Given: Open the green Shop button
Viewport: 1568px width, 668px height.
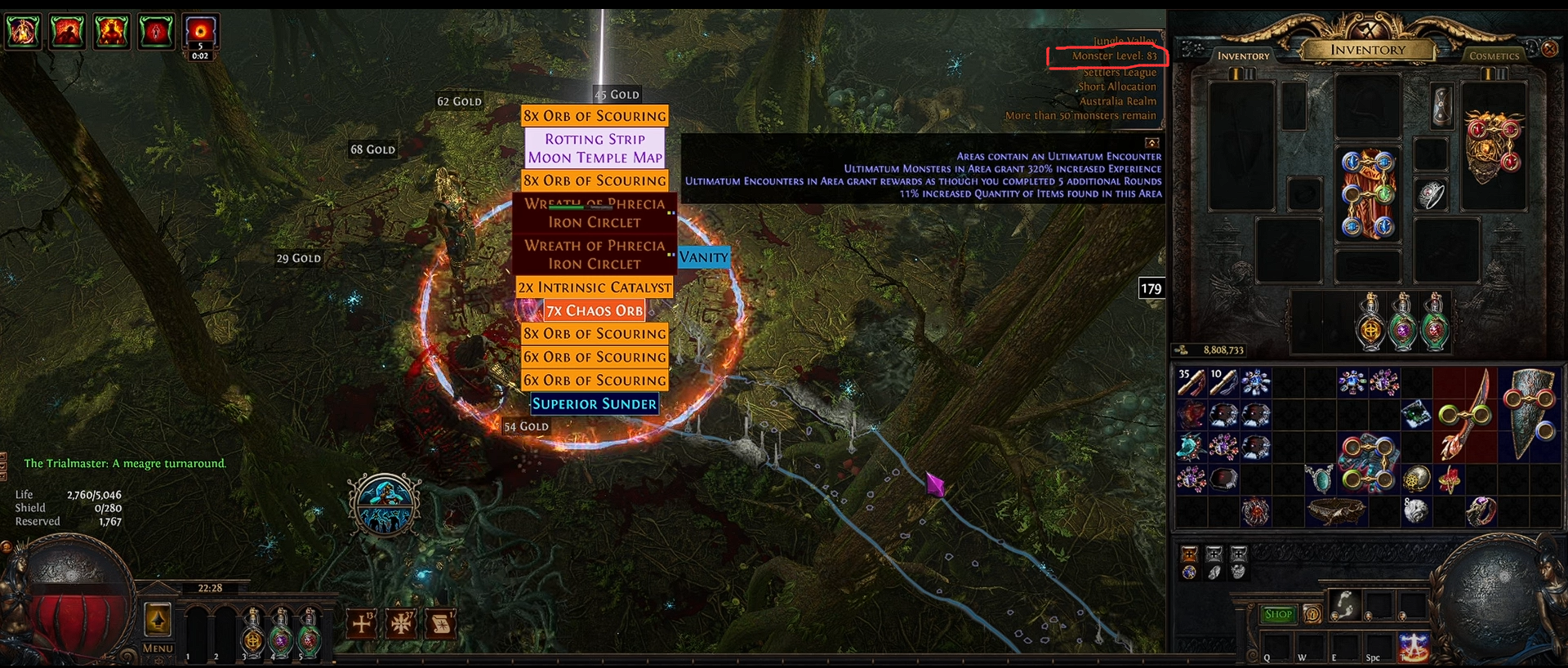Looking at the screenshot, I should click(x=1278, y=614).
